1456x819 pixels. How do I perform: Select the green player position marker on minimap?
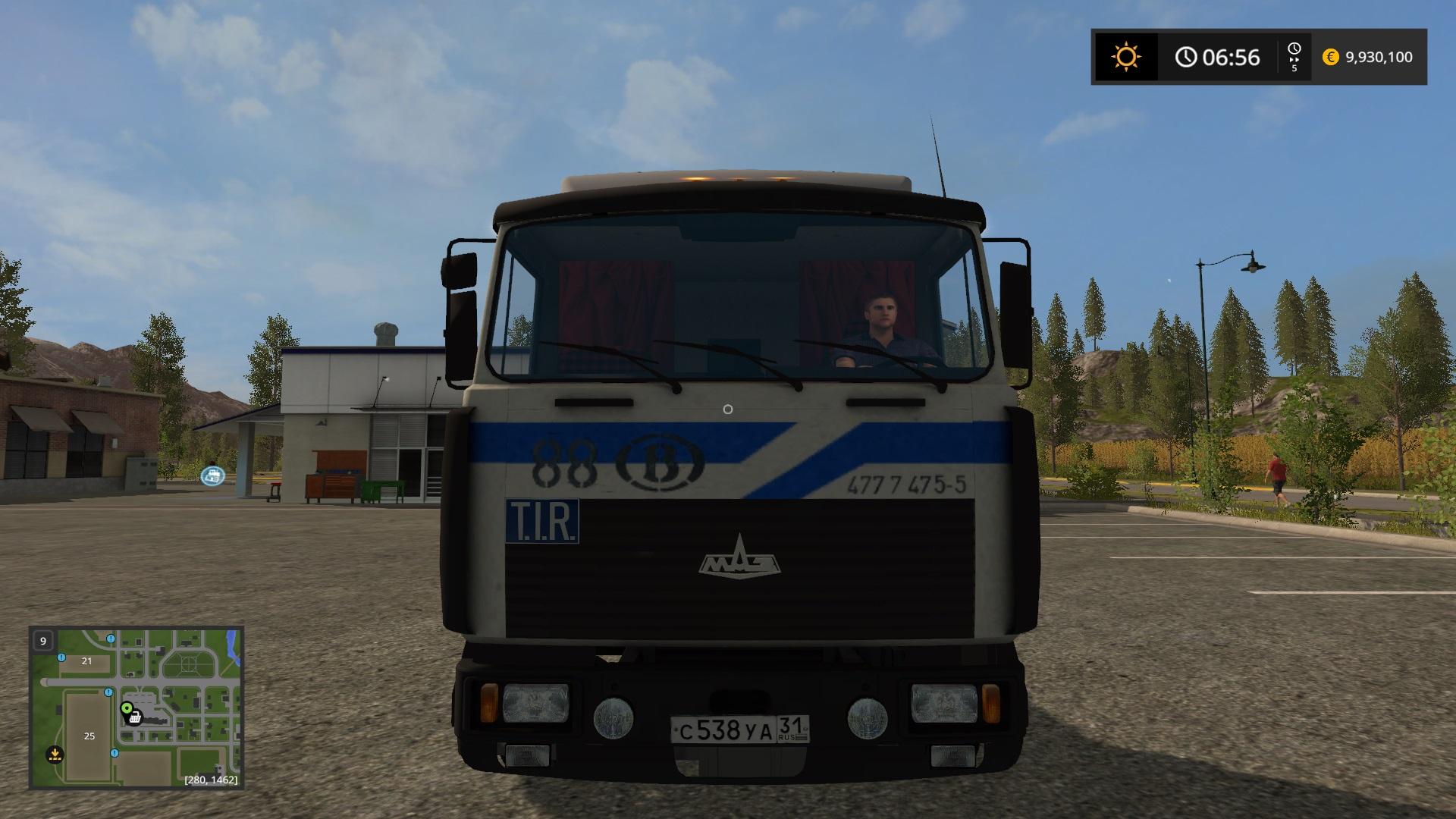127,708
